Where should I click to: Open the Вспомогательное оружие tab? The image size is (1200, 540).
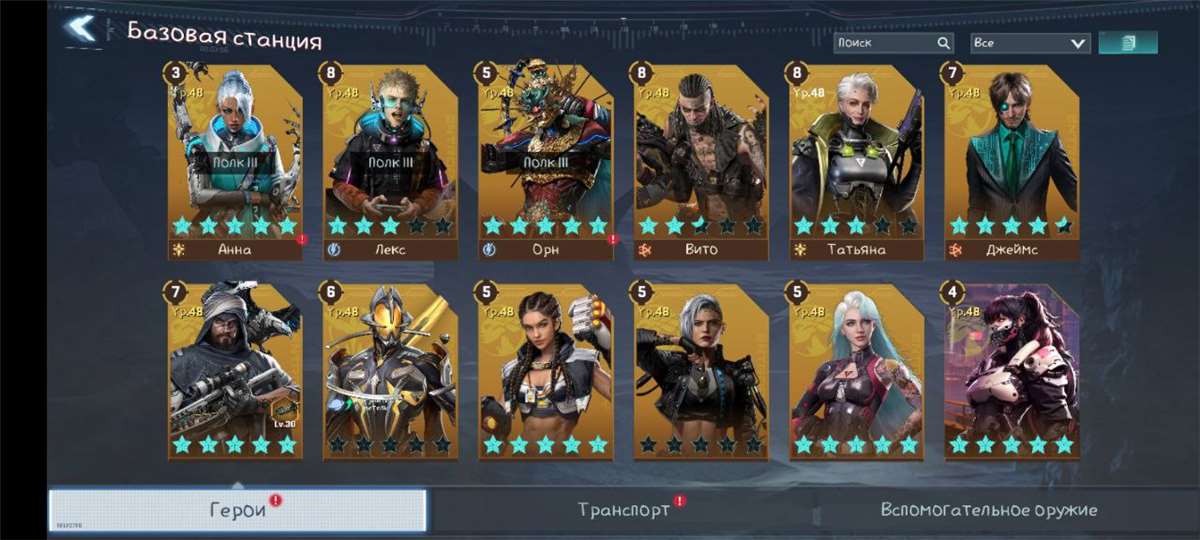pyautogui.click(x=988, y=510)
